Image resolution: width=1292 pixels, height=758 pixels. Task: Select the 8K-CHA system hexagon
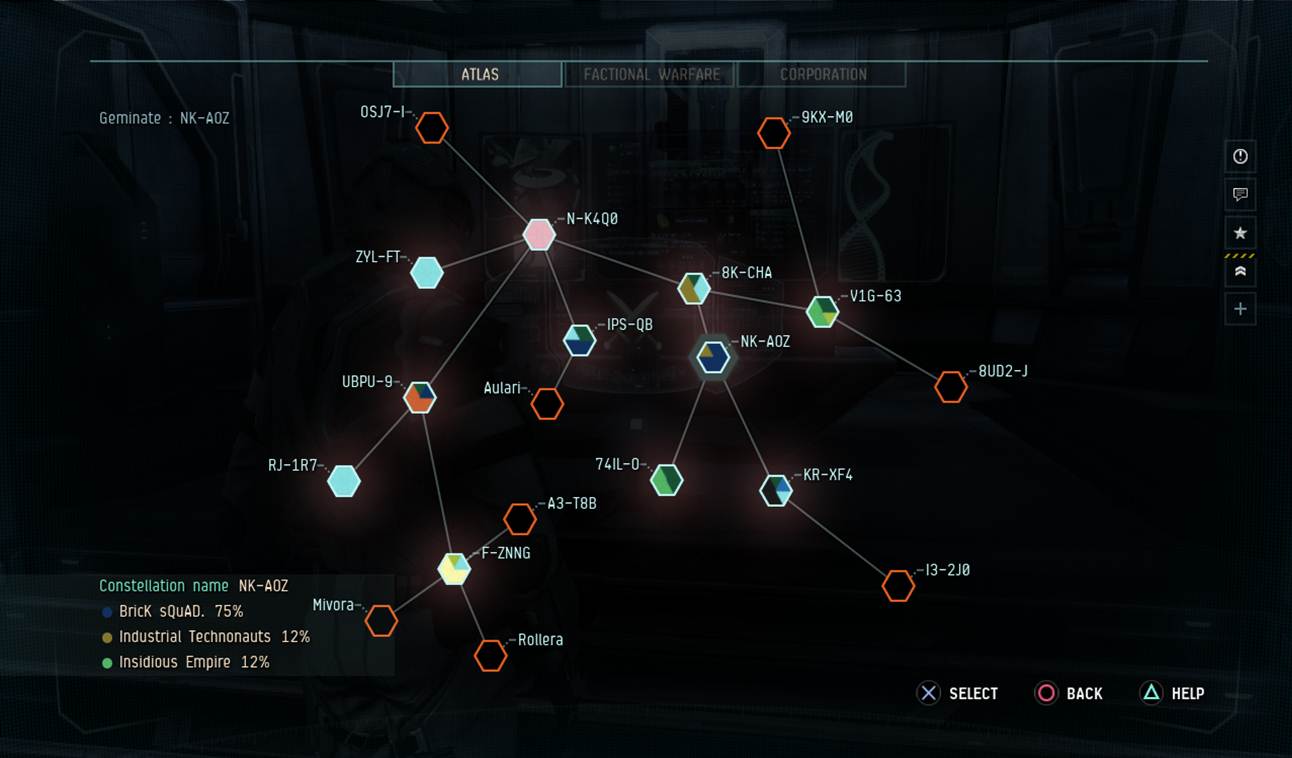point(694,289)
